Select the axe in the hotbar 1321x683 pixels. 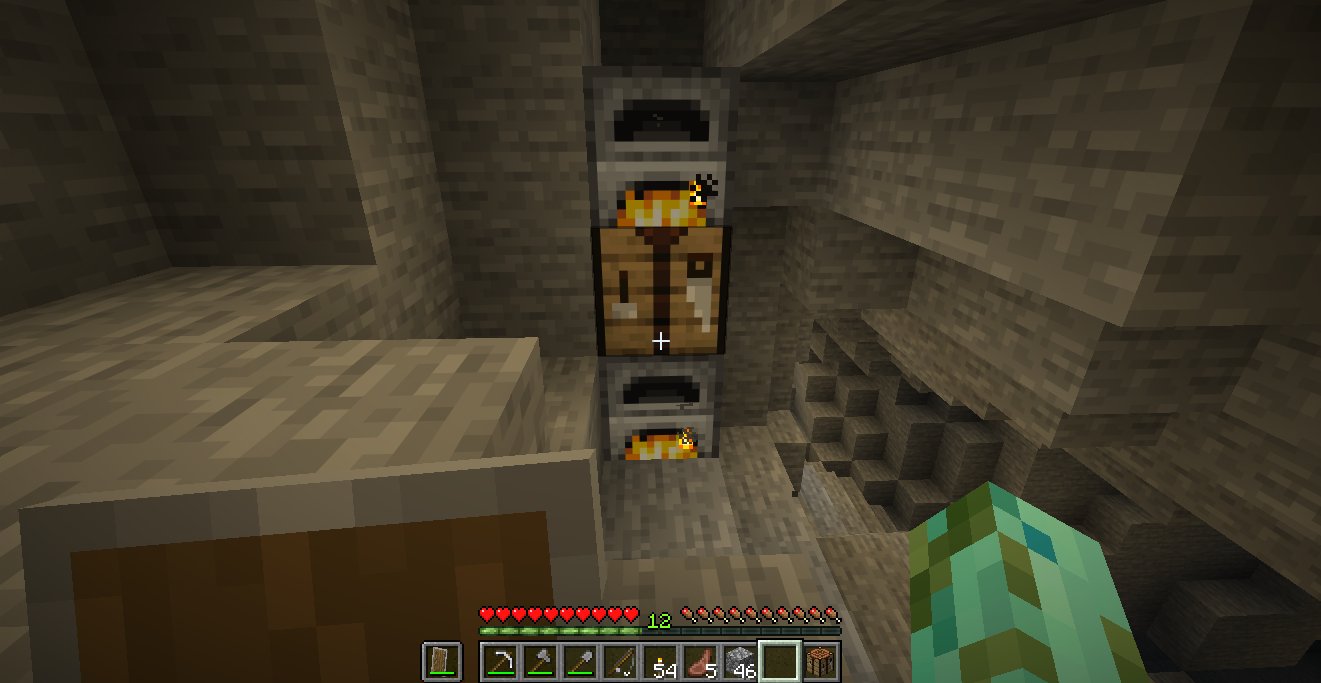coord(540,661)
